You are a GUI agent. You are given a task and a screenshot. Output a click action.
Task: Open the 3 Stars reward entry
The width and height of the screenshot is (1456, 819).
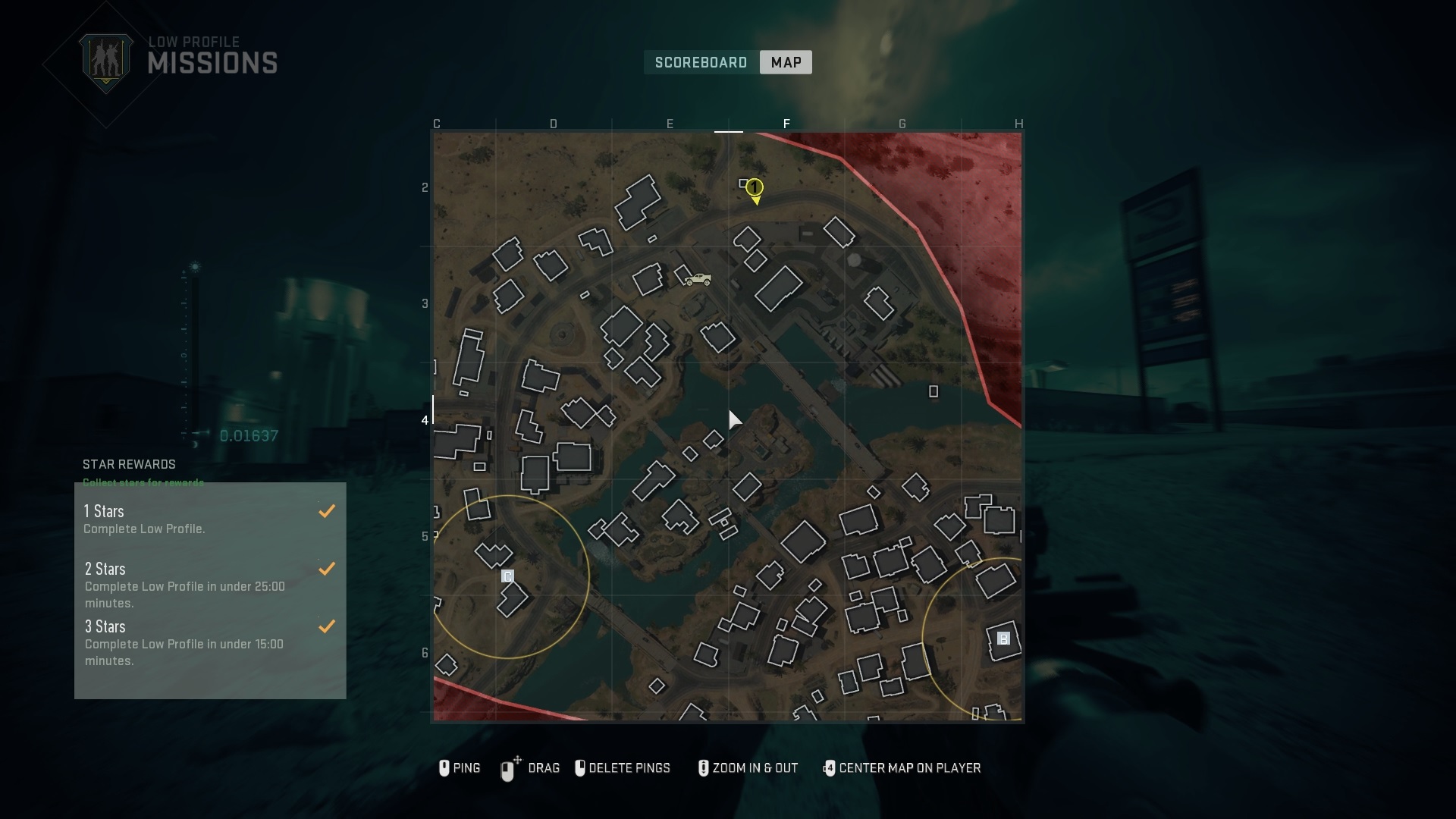tap(210, 642)
